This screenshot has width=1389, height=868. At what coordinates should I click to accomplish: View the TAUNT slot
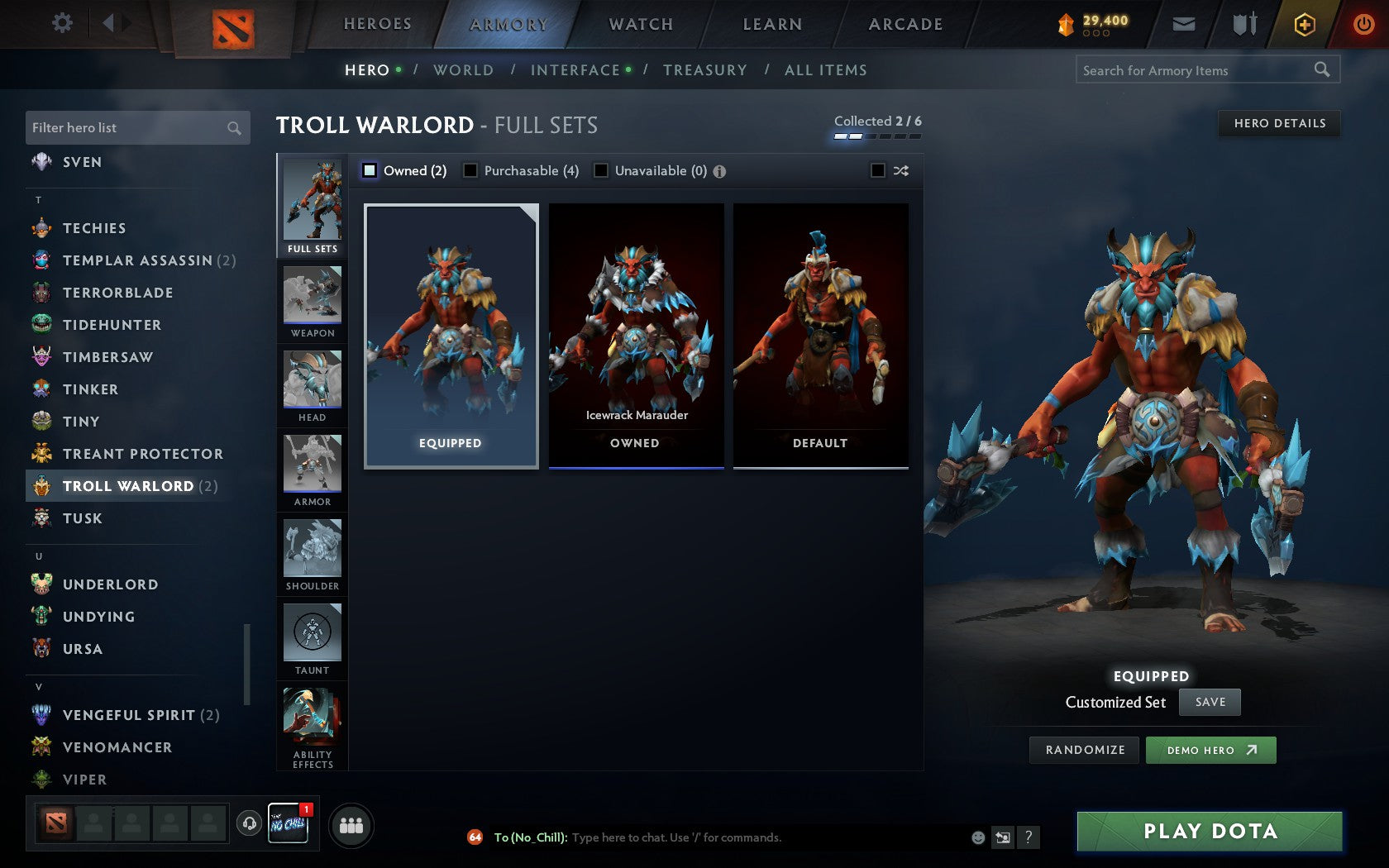coord(312,638)
